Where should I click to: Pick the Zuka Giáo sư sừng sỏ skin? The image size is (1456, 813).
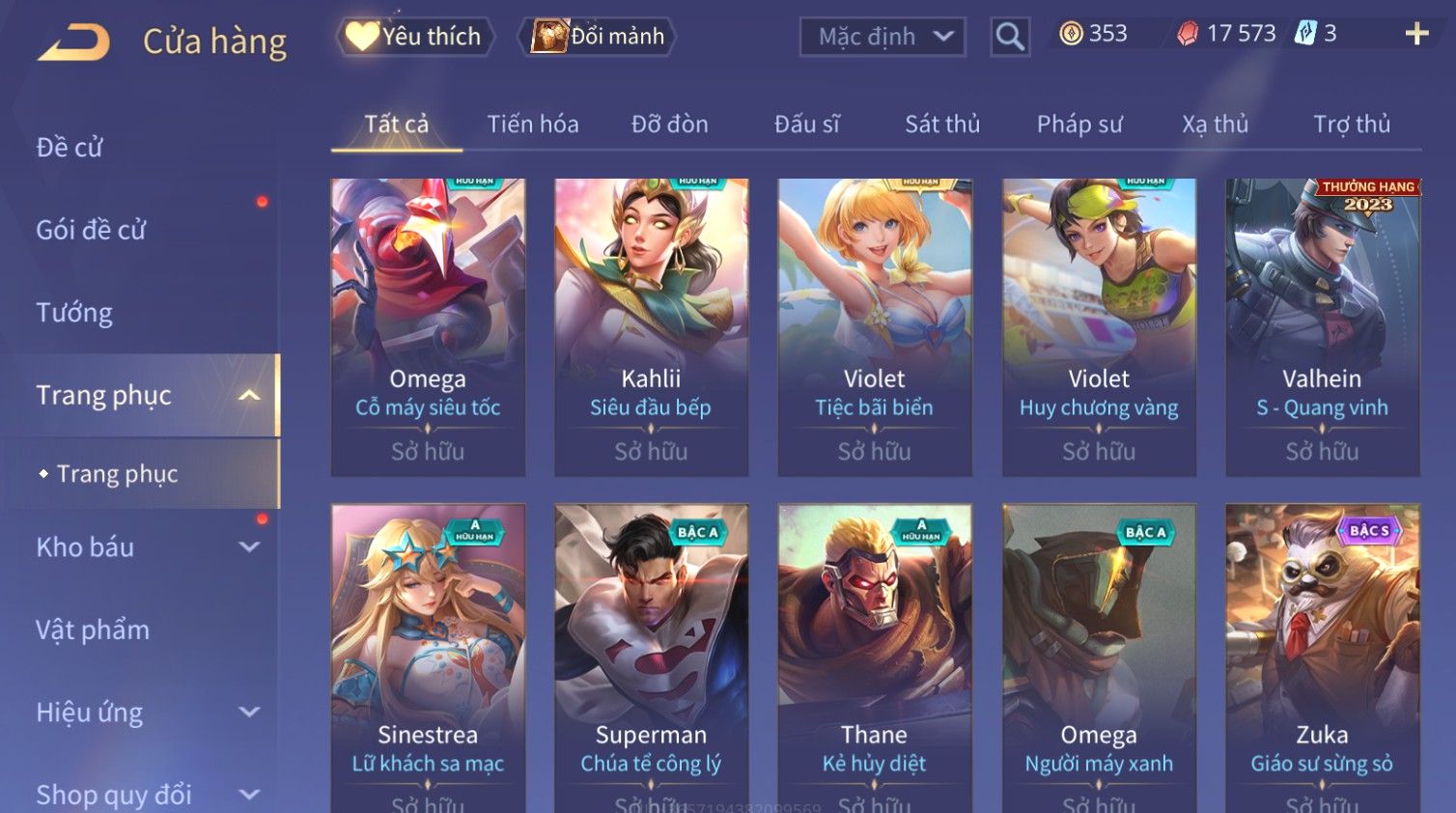pyautogui.click(x=1322, y=657)
